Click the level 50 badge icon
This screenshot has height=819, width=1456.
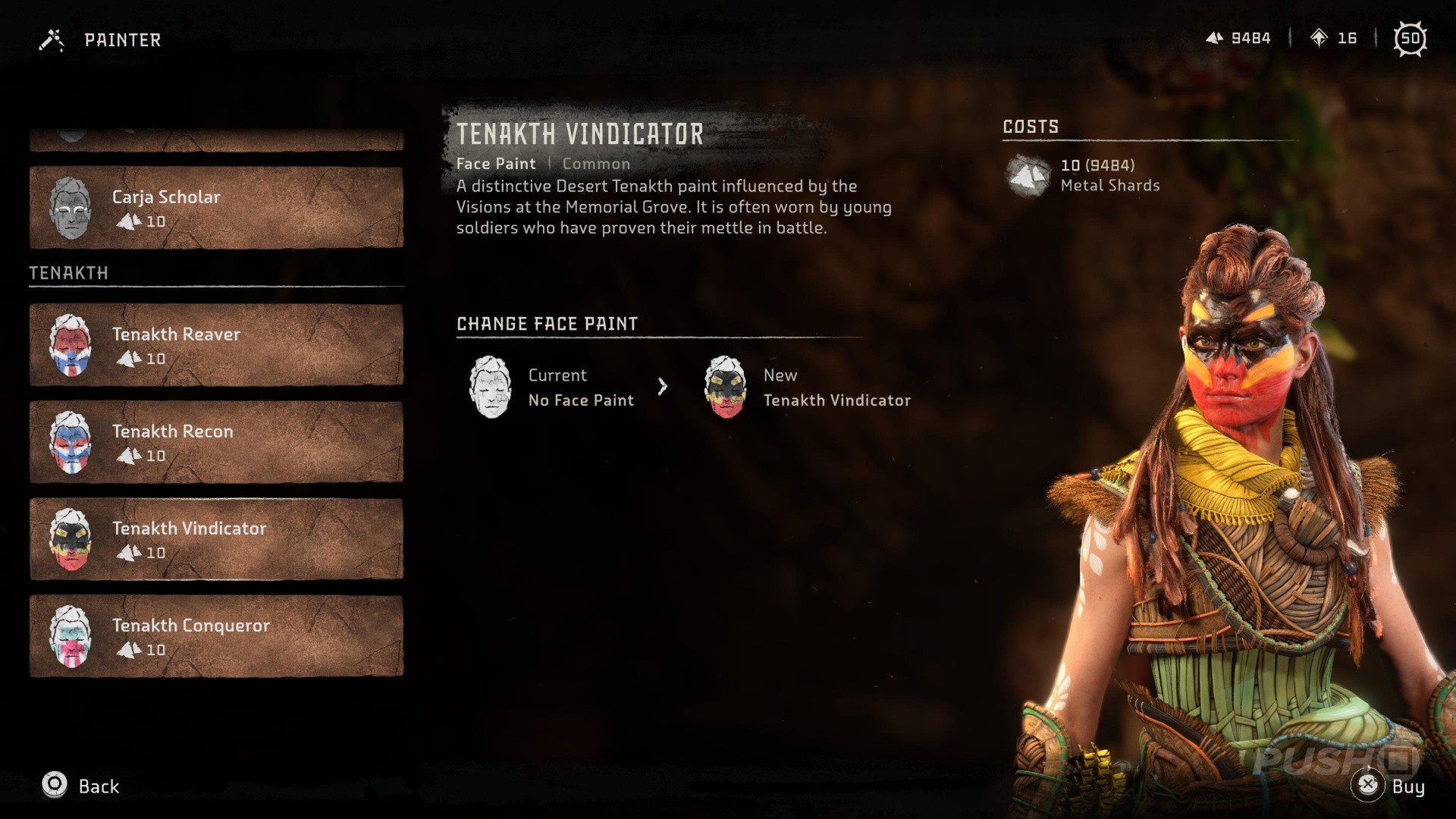[1411, 39]
